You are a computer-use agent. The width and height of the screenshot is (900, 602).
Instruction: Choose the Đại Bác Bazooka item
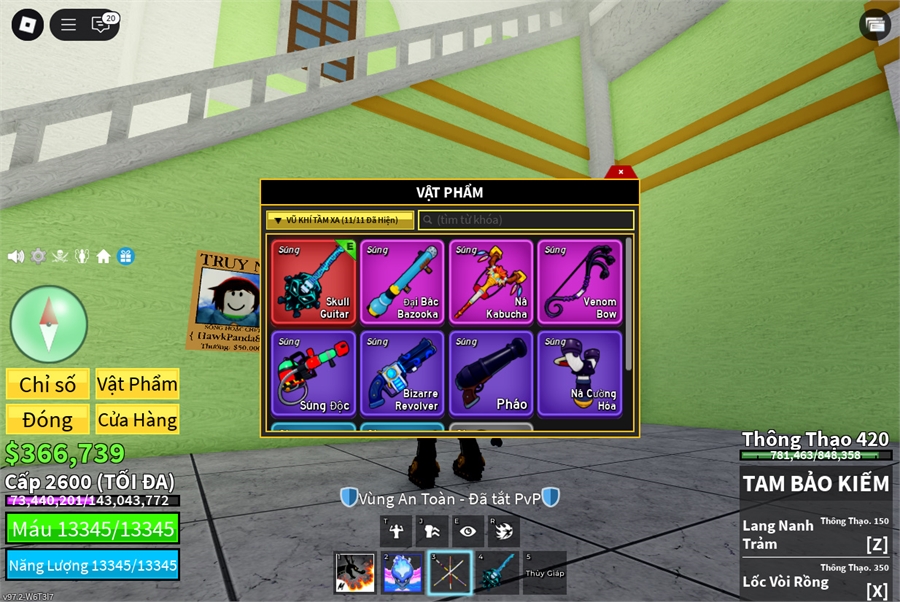(402, 281)
